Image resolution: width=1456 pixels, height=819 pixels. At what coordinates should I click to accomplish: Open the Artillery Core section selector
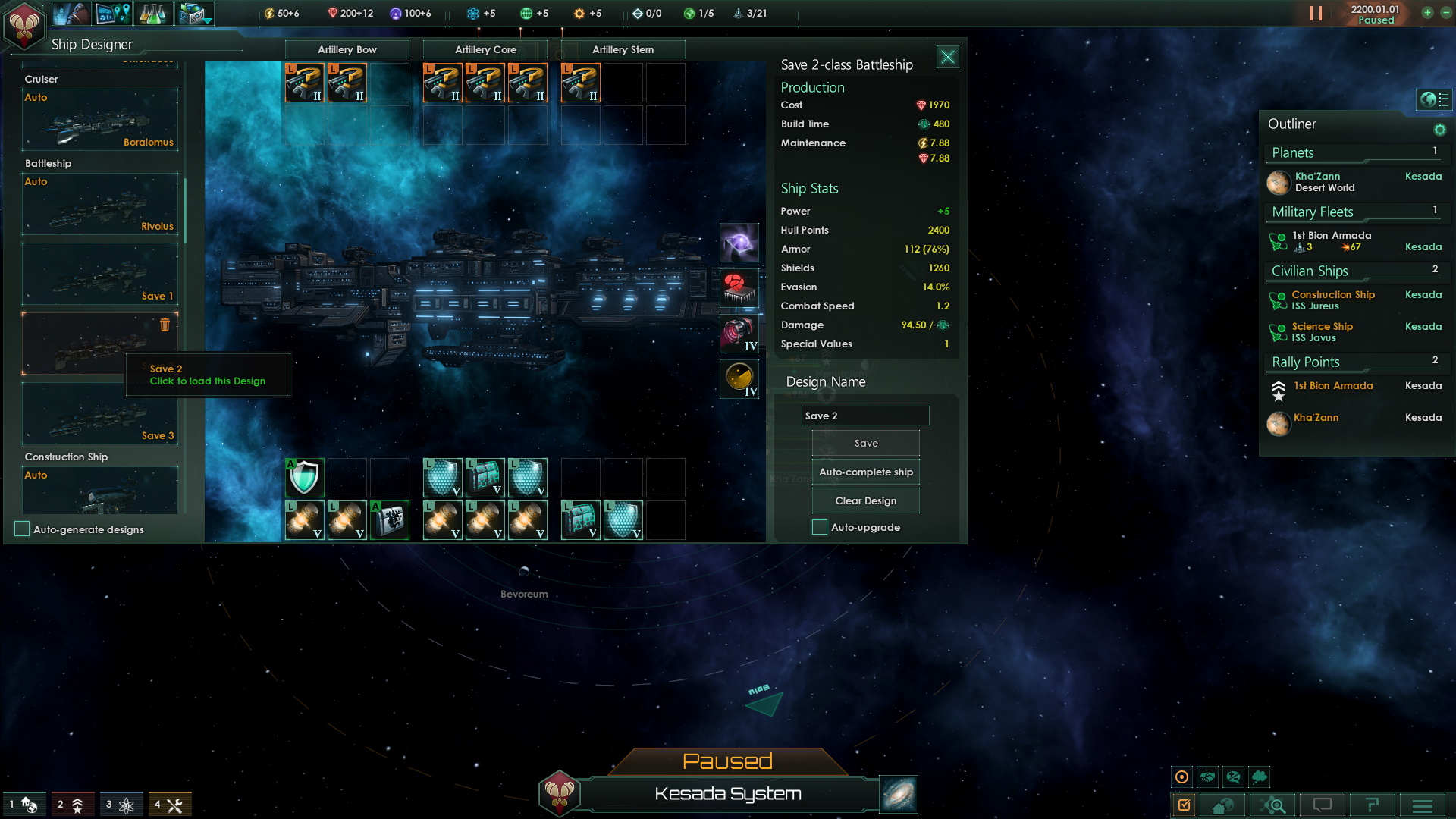point(485,50)
